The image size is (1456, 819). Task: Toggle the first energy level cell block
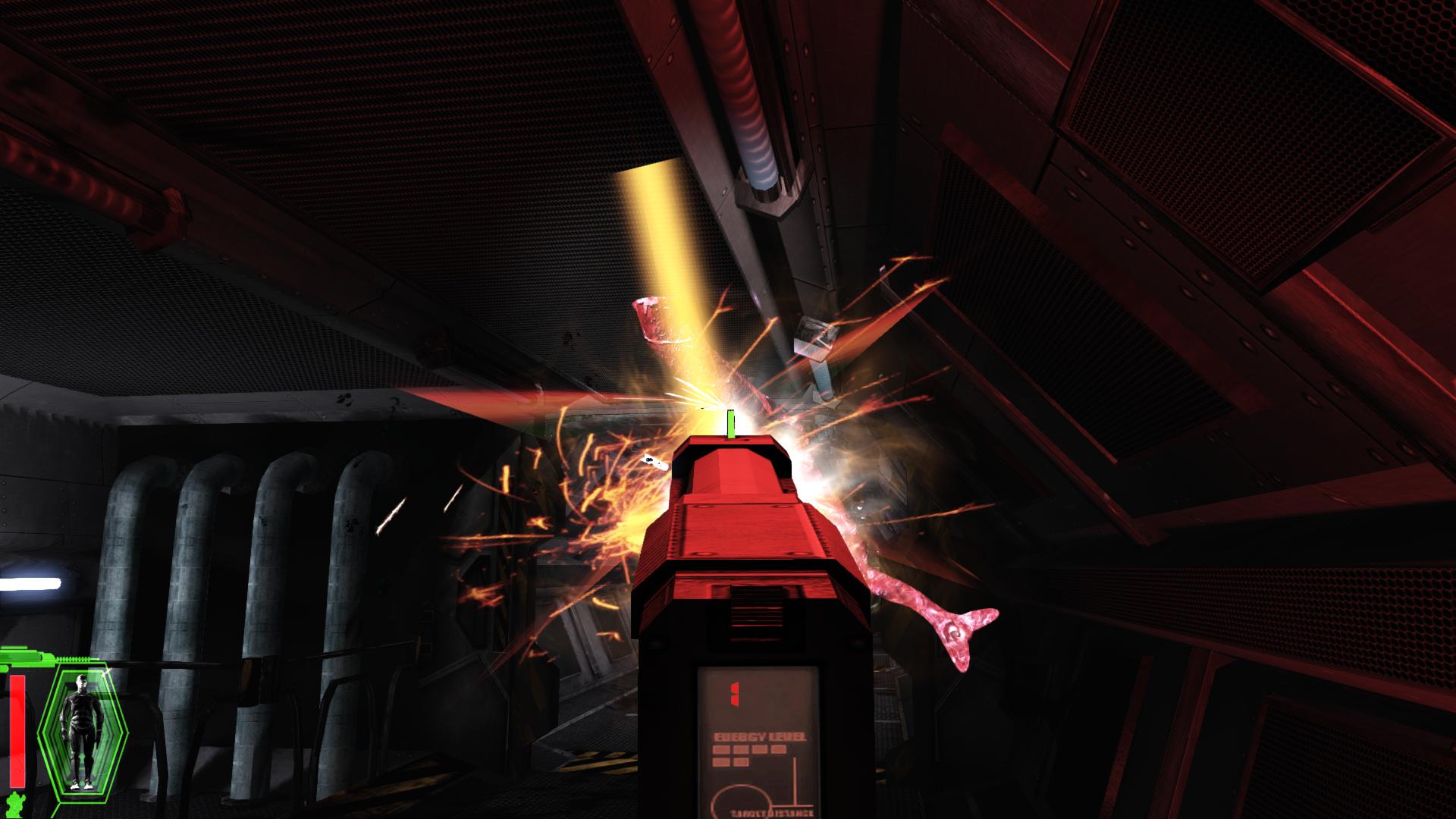click(721, 749)
